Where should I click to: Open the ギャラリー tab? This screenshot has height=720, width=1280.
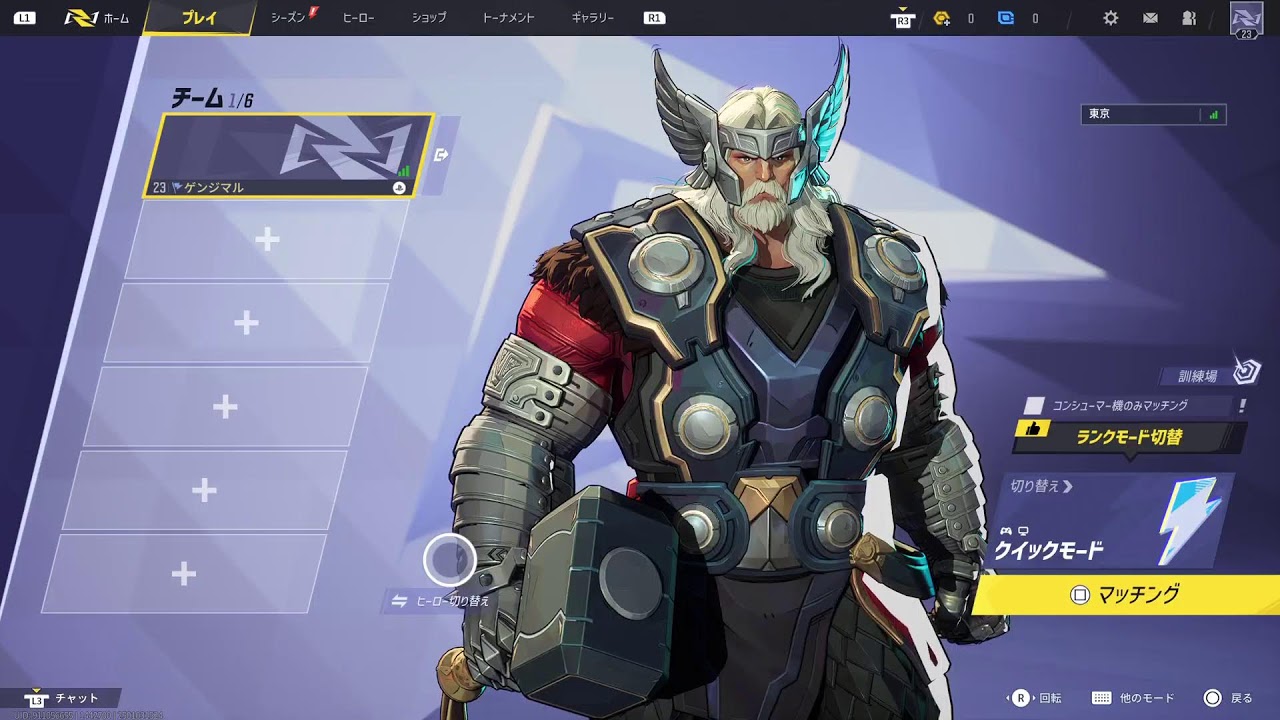click(x=593, y=18)
